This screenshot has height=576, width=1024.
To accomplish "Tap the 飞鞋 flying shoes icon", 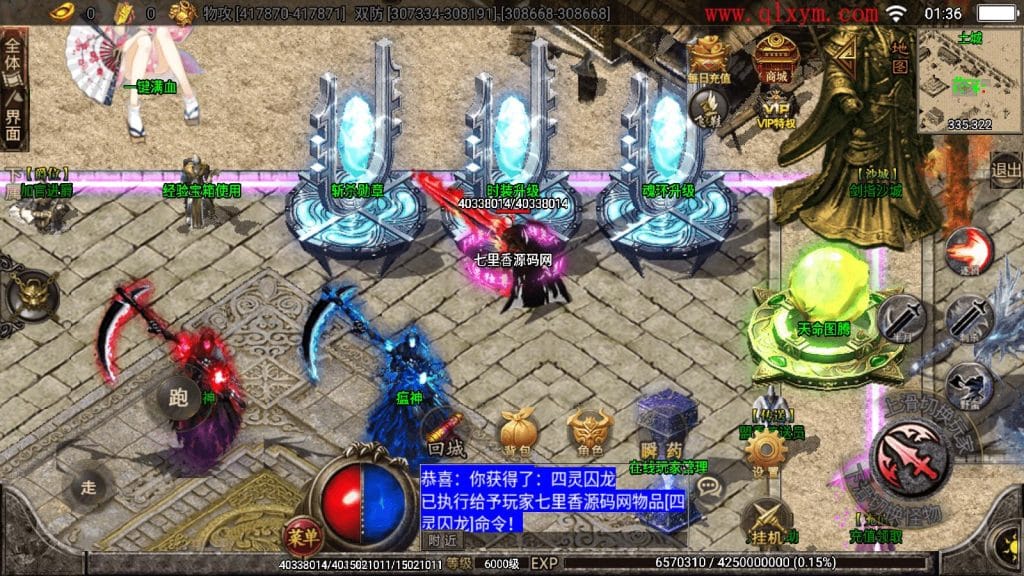I will pos(711,106).
